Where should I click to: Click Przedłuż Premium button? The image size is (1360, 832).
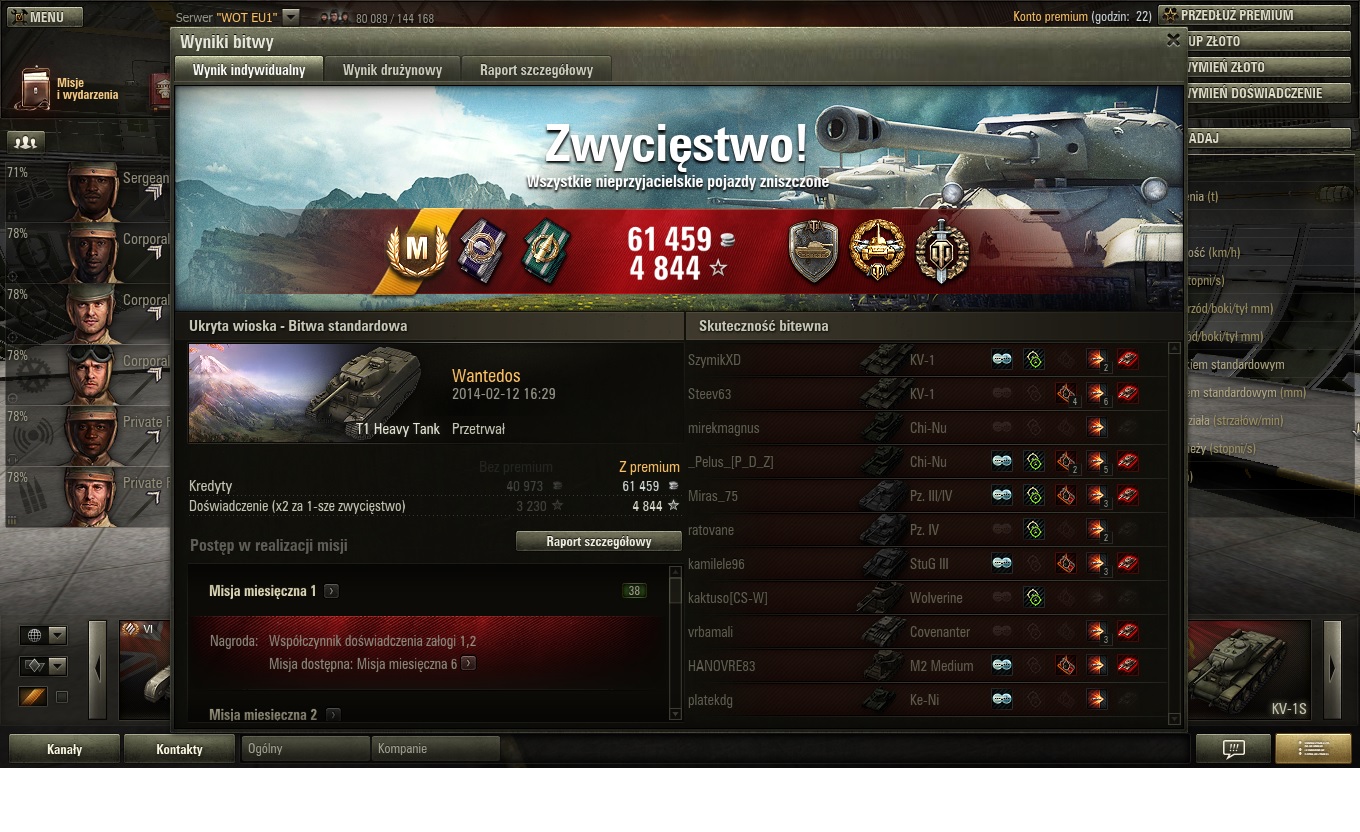tap(1254, 16)
